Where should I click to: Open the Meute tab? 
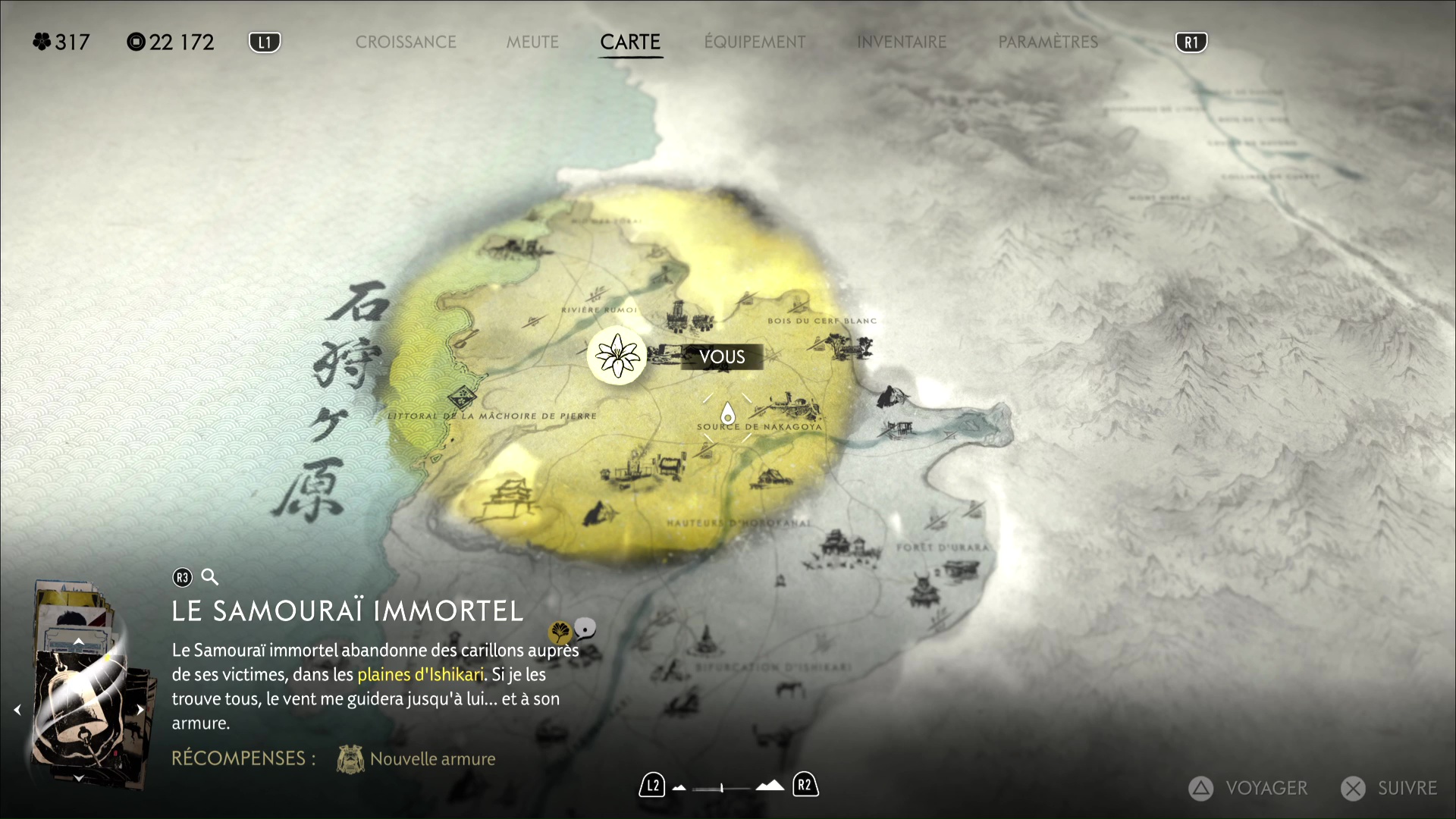[x=532, y=42]
